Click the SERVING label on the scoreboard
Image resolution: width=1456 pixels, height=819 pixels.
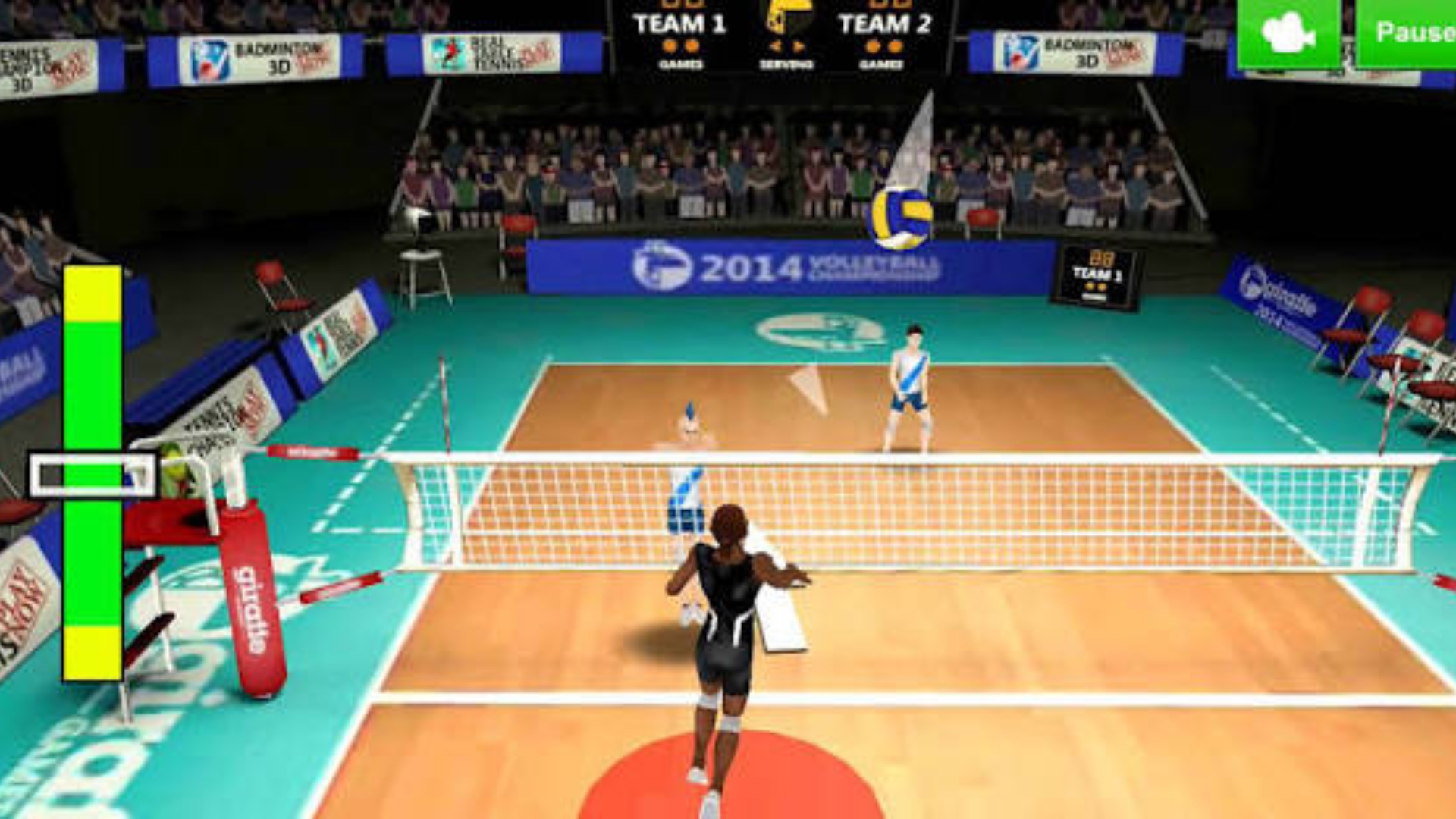coord(785,64)
